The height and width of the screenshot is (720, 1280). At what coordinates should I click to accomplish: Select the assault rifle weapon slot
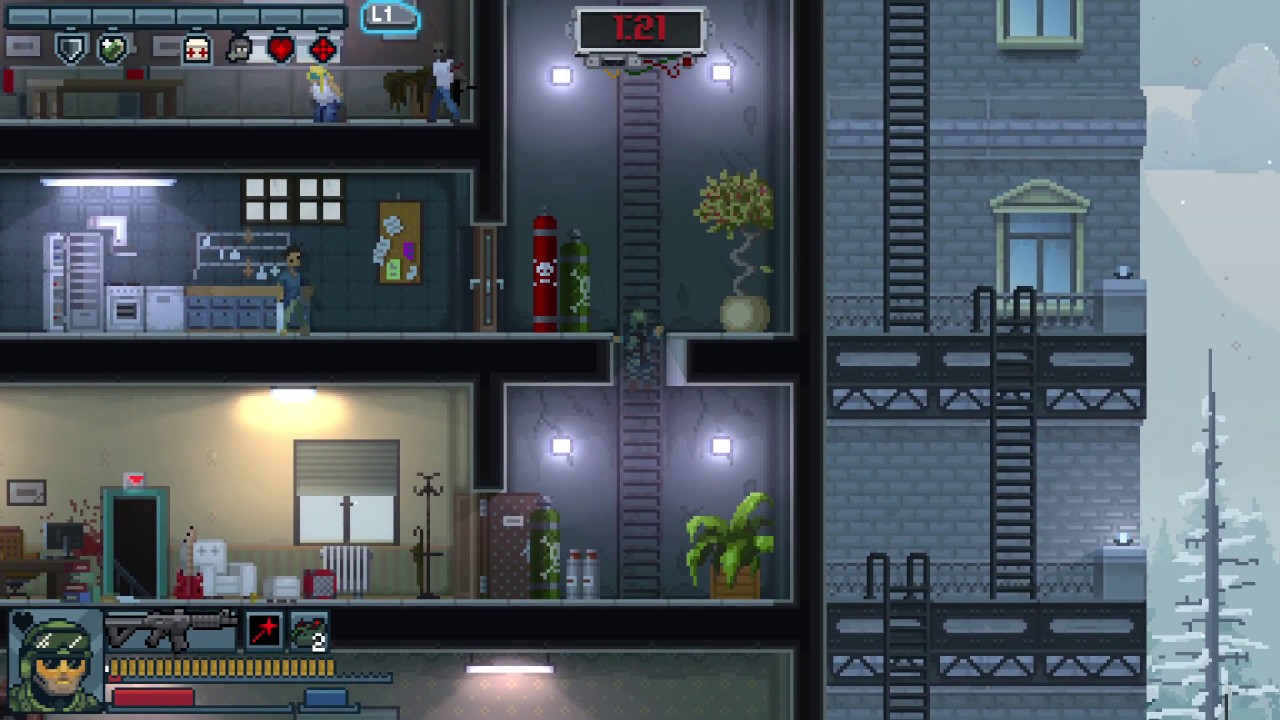point(170,631)
